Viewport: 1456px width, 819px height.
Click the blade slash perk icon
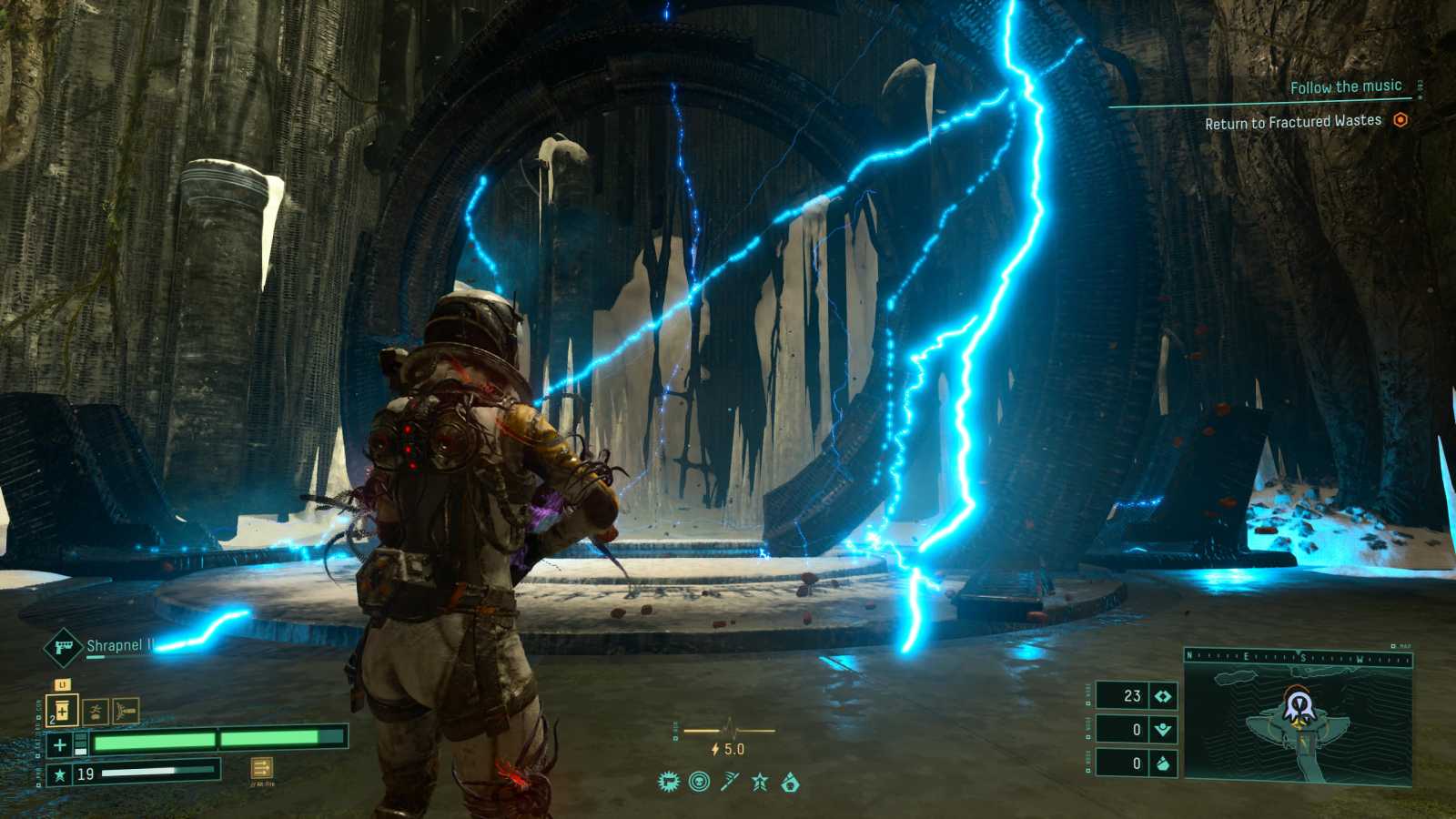click(x=730, y=782)
